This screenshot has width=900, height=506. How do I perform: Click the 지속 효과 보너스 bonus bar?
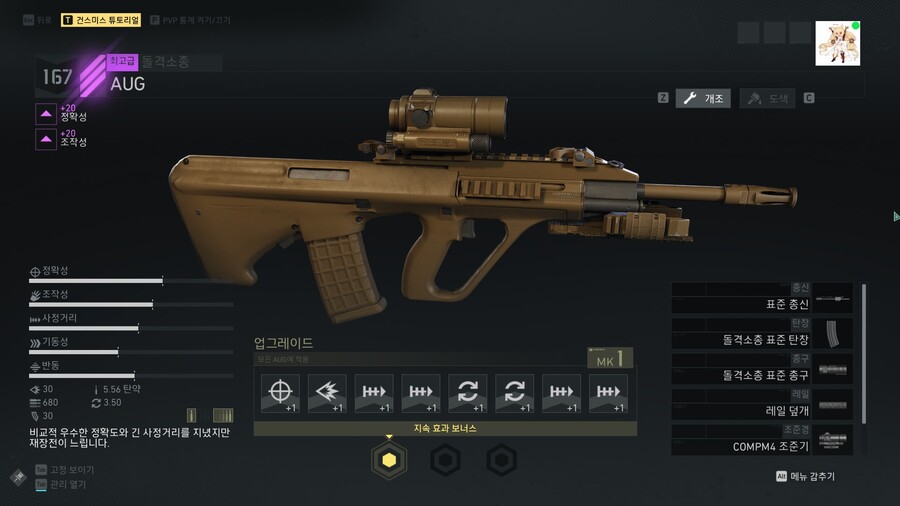[x=445, y=428]
